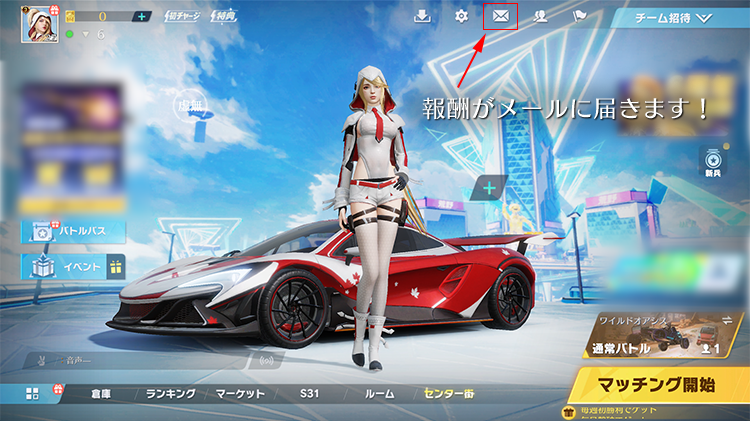Open the ランキング ranking tab
The image size is (750, 421).
pos(170,394)
